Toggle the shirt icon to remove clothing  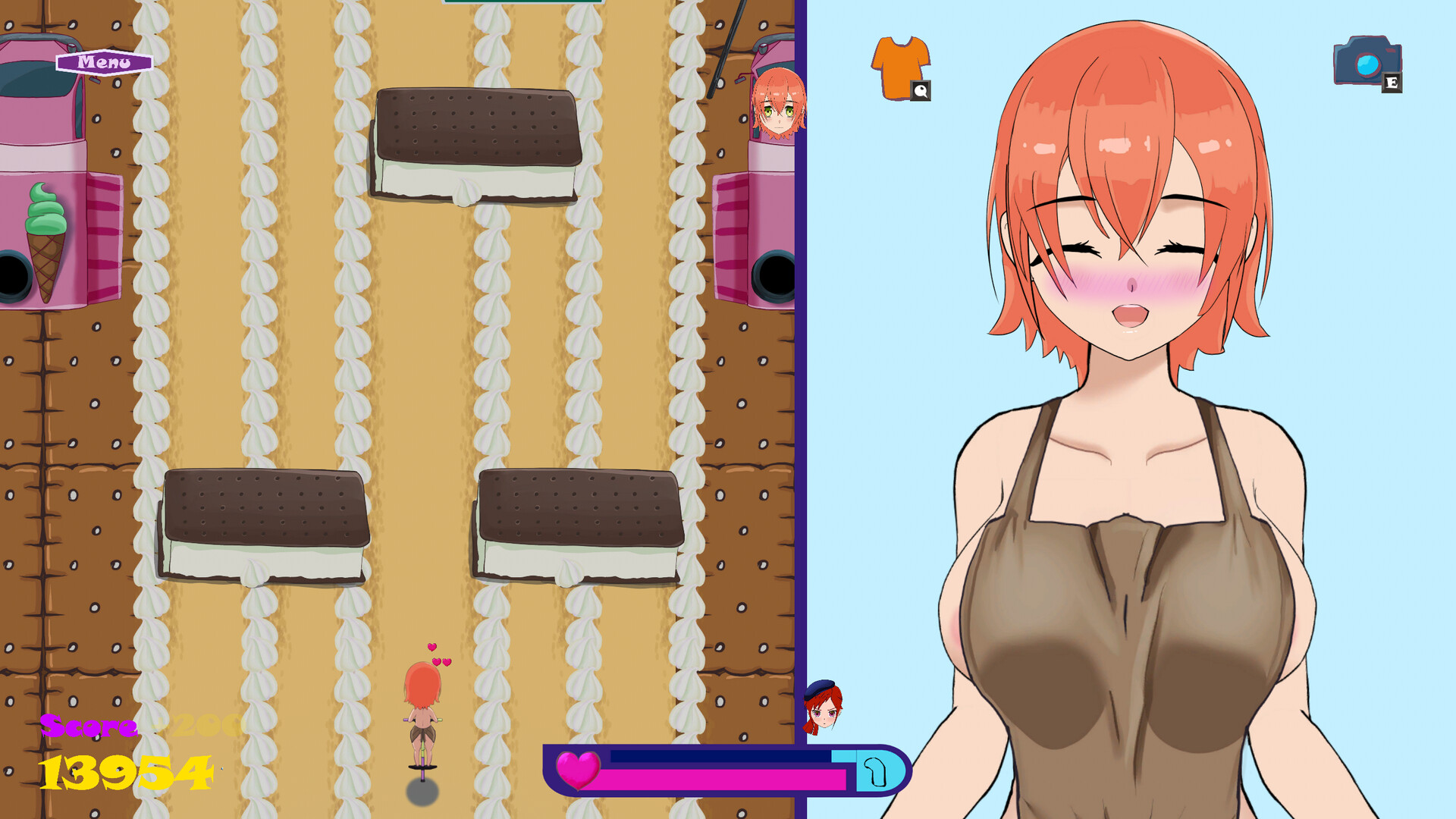point(902,64)
